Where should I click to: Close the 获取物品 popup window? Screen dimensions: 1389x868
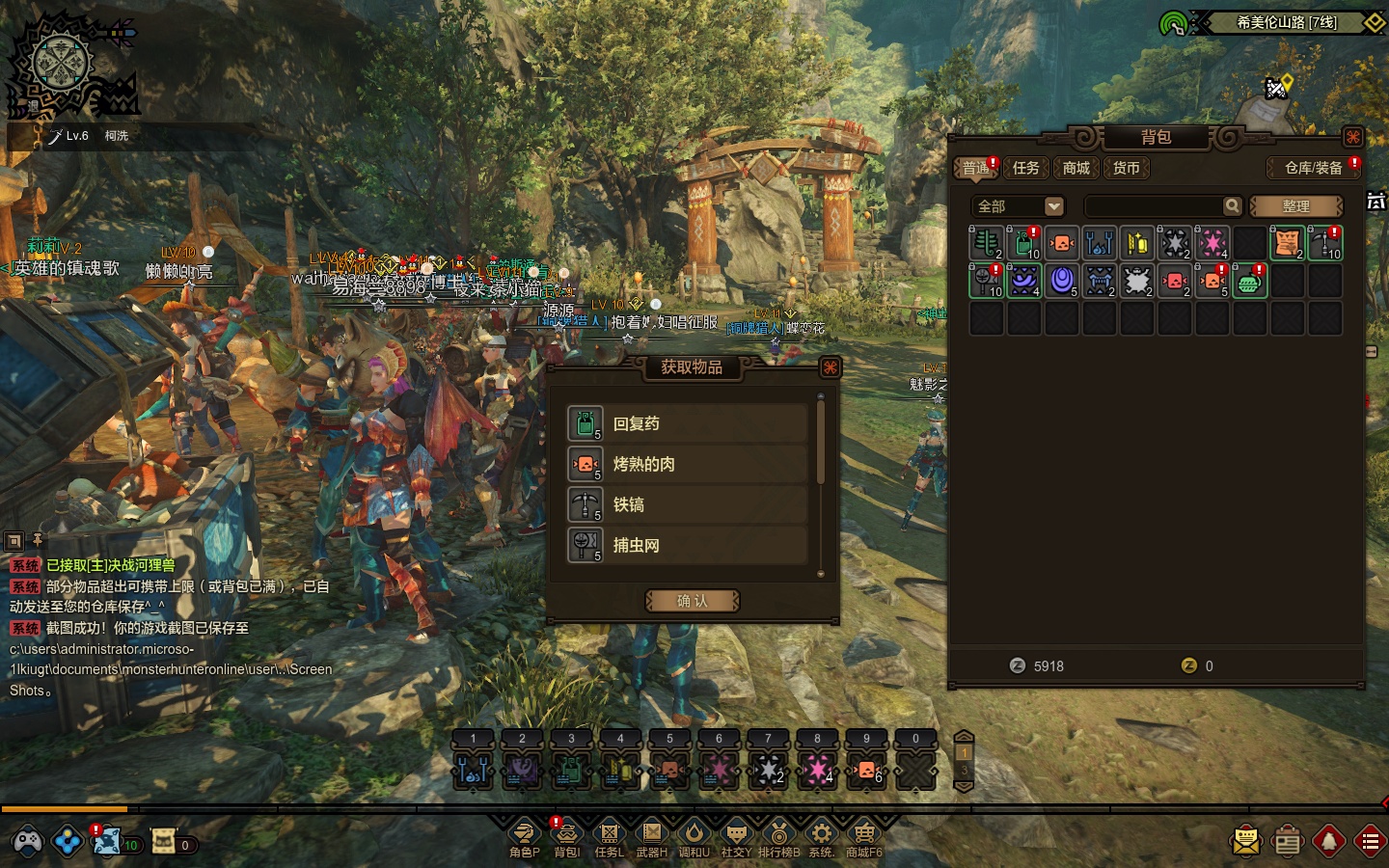point(829,367)
